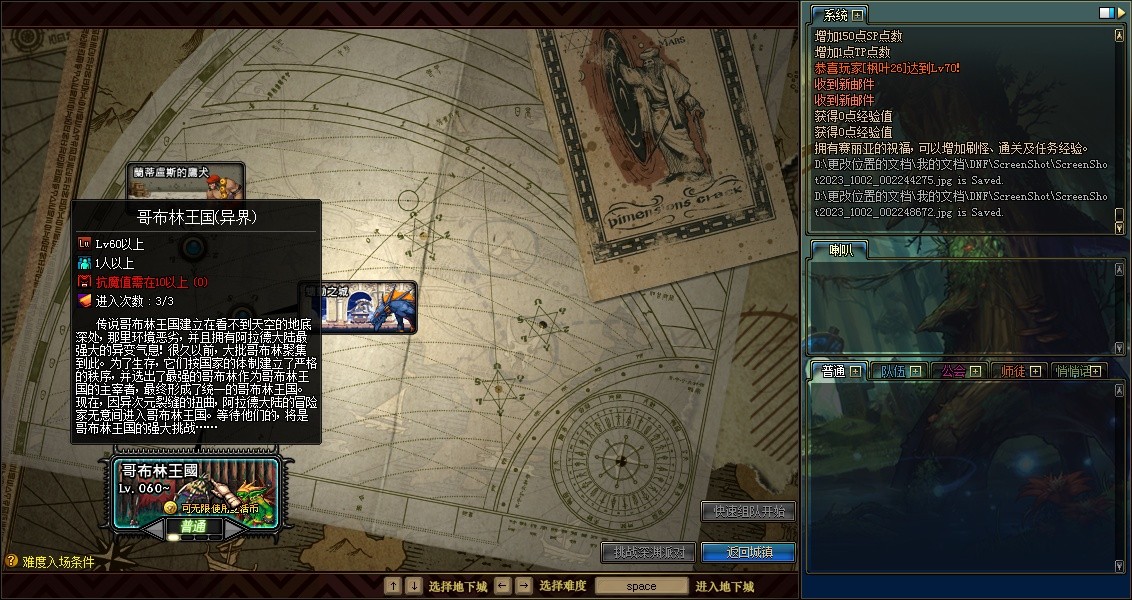
Task: Switch to the 队伍 party chat tab
Action: click(x=892, y=371)
